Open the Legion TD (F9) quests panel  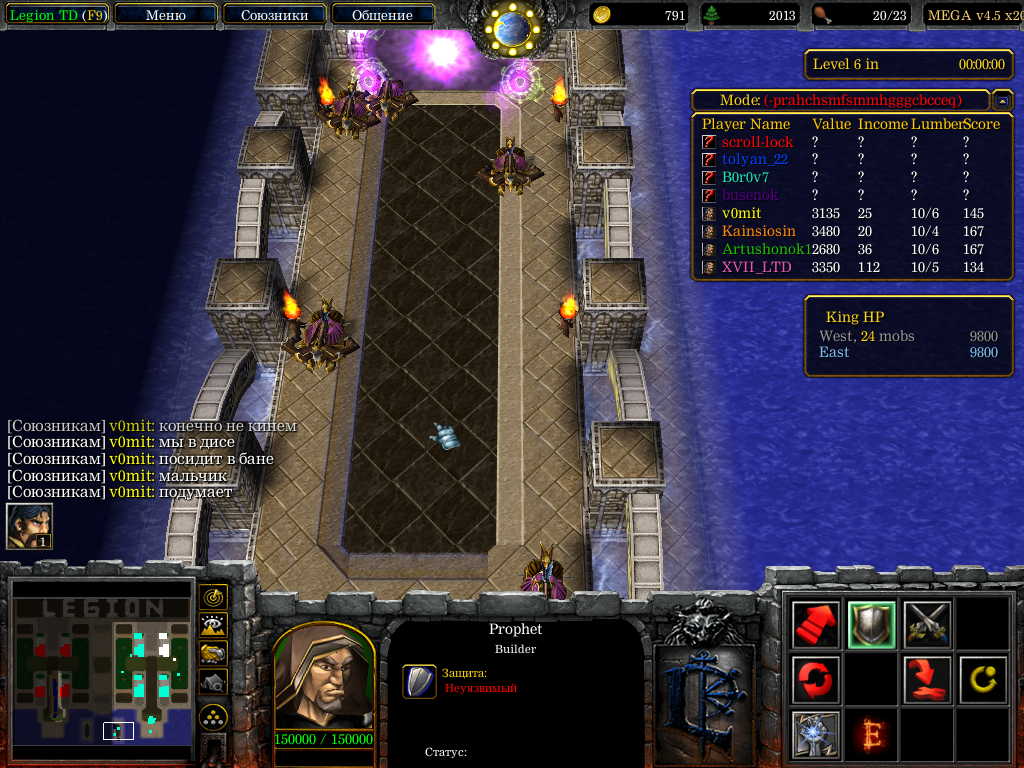[x=57, y=15]
